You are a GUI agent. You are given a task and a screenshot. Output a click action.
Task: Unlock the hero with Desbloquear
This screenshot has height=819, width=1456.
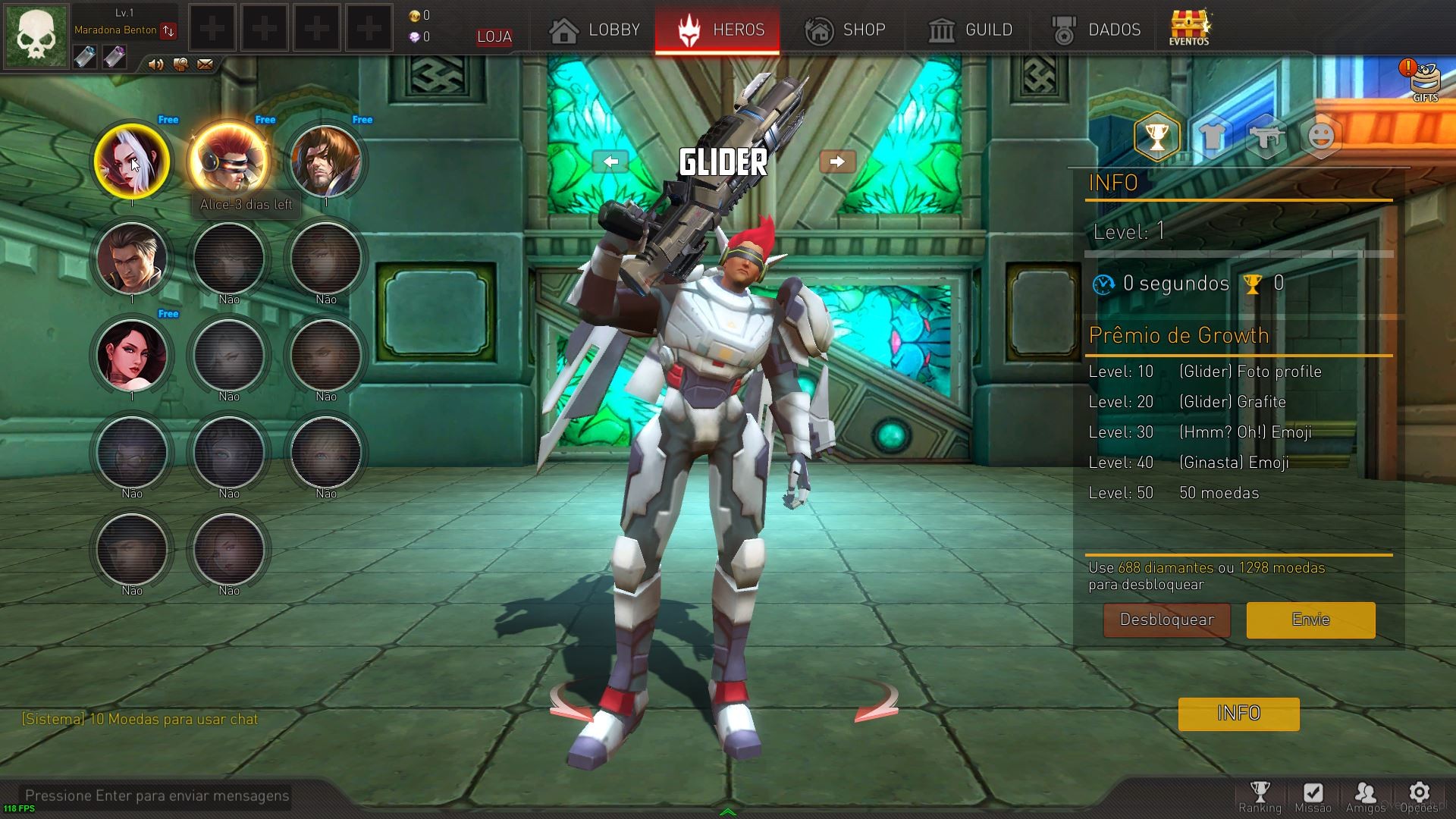point(1166,620)
